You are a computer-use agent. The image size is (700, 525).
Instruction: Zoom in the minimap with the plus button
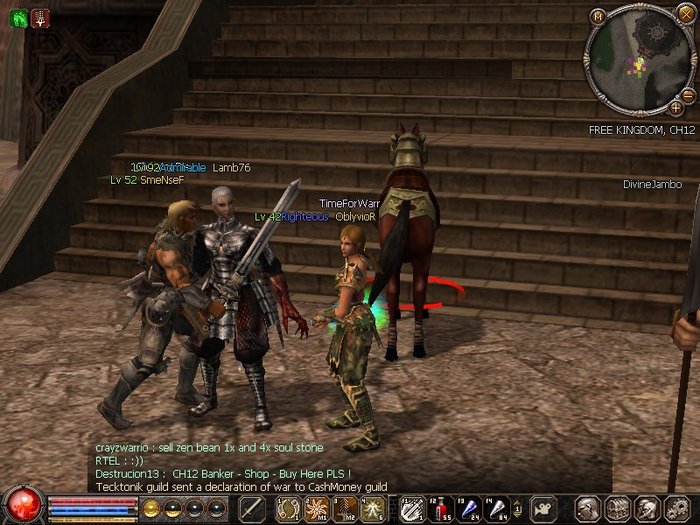point(676,105)
